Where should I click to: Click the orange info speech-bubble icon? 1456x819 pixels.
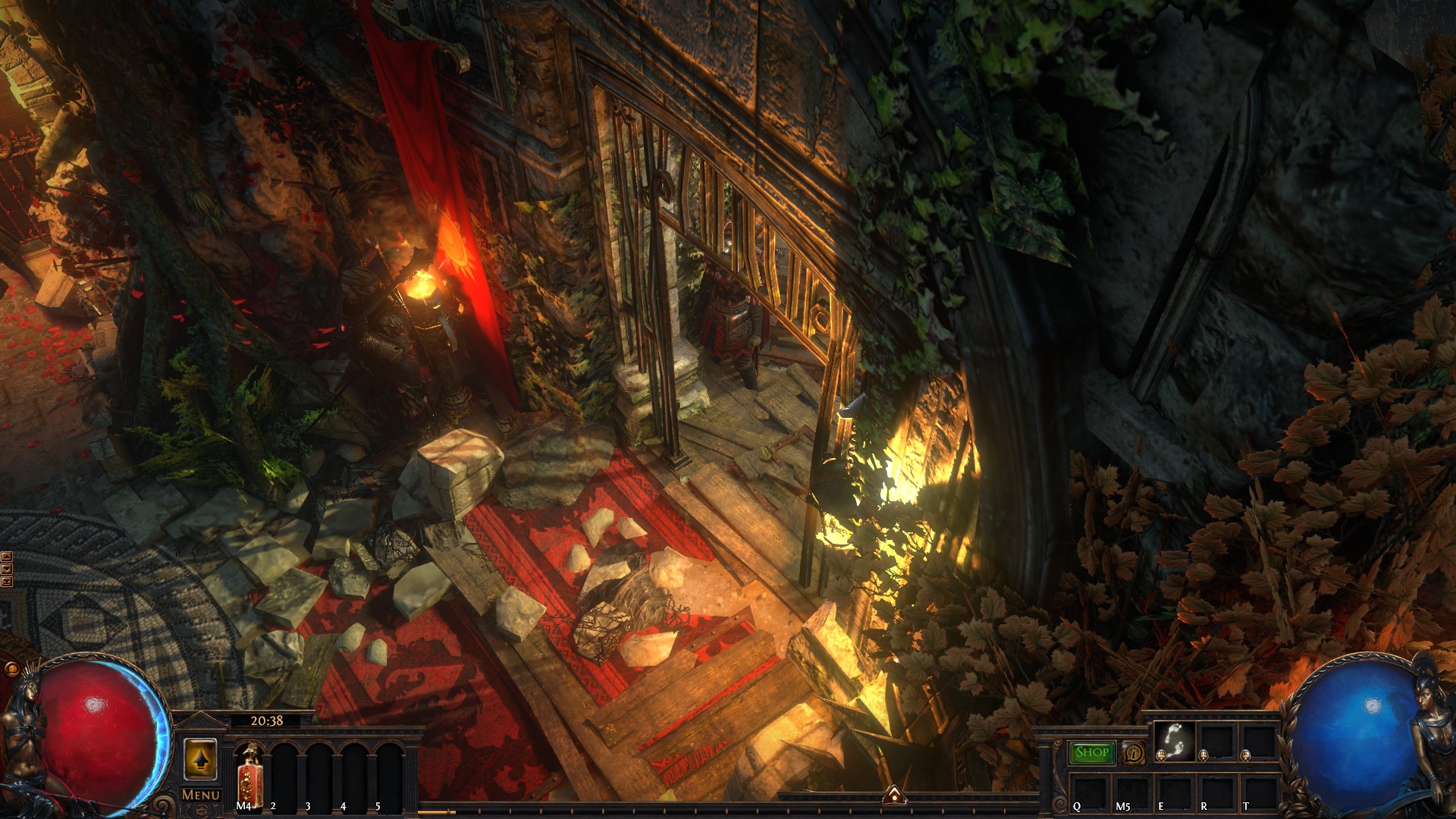[x=1134, y=753]
